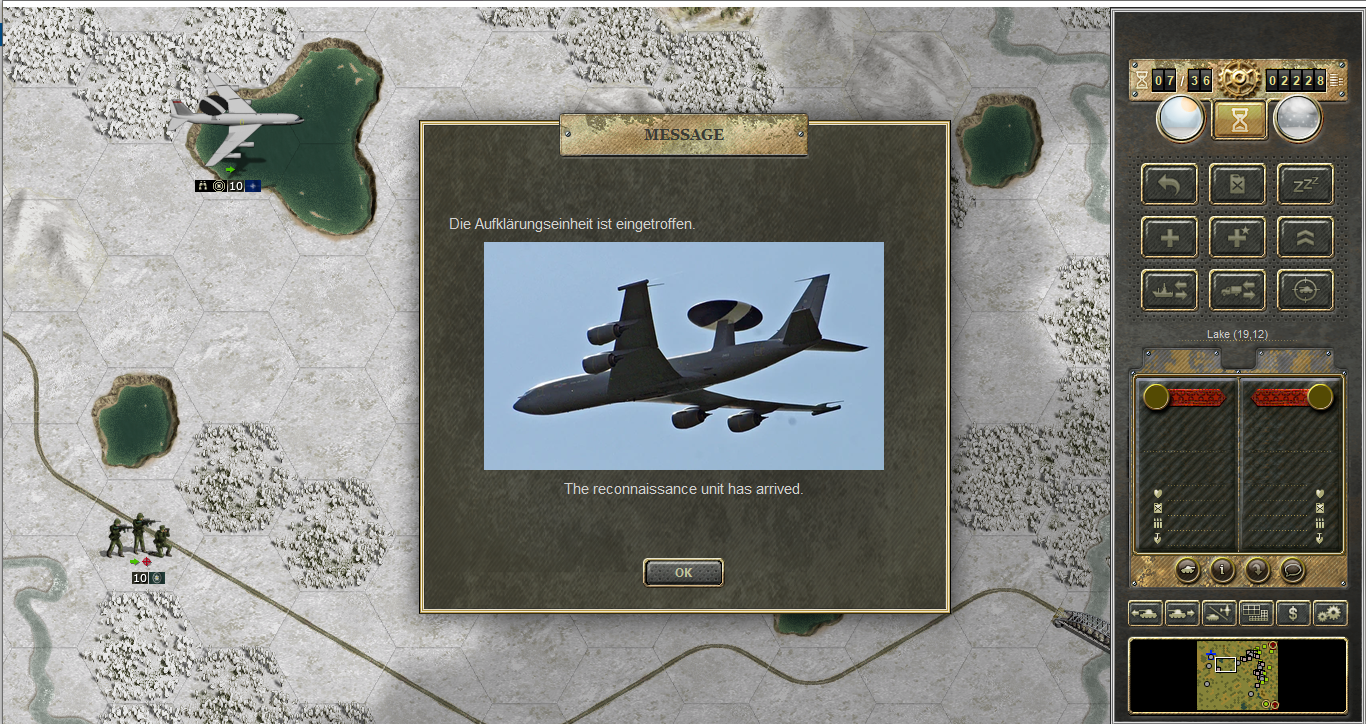Click the speech bubble round button

click(x=1292, y=569)
